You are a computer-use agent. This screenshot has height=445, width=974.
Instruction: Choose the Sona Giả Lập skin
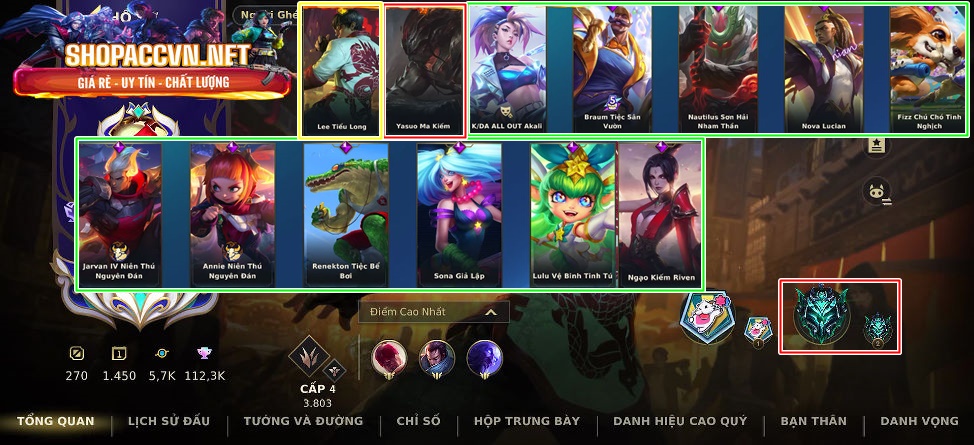(x=459, y=214)
